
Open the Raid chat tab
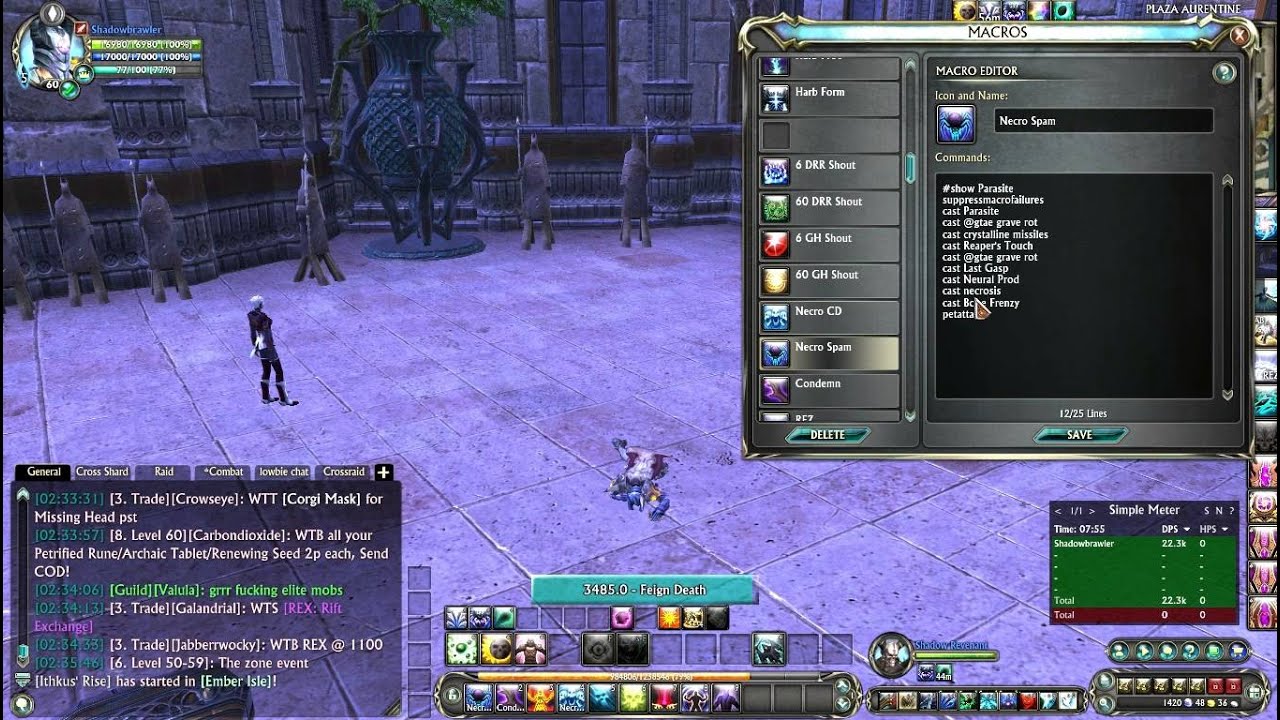coord(164,472)
